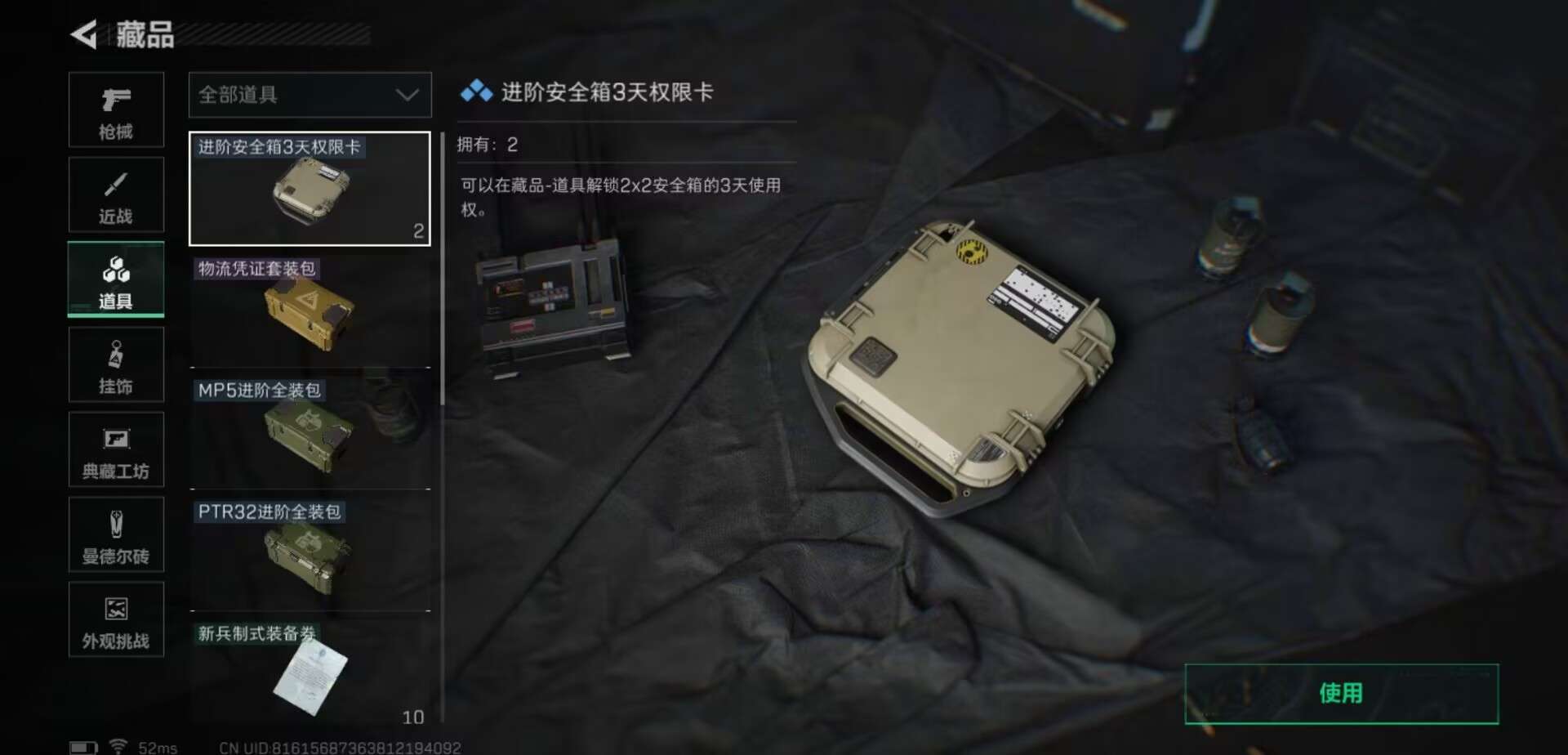Open the 枪械 tab
The height and width of the screenshot is (755, 1568).
point(116,110)
